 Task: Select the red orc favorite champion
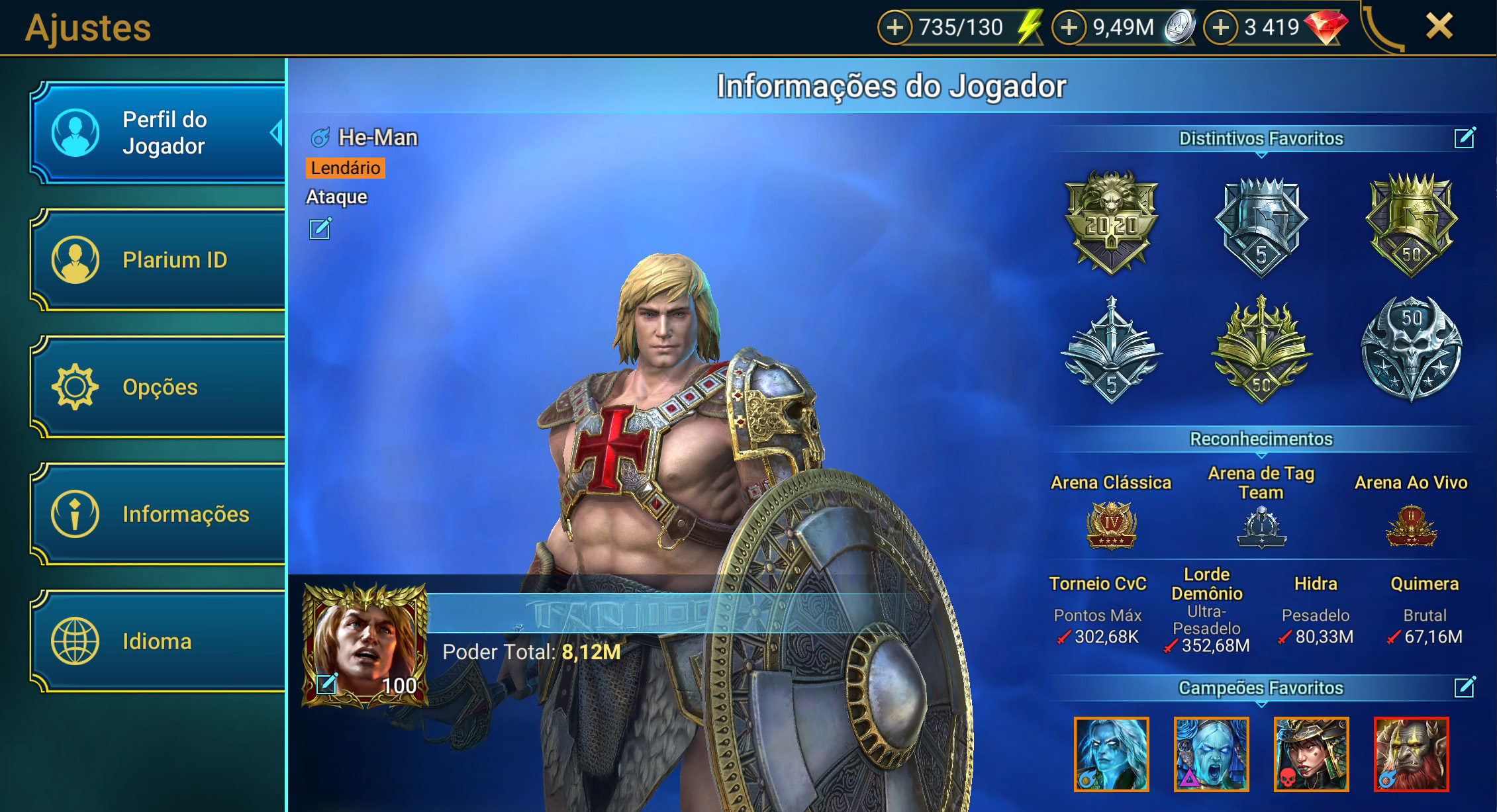point(1411,754)
